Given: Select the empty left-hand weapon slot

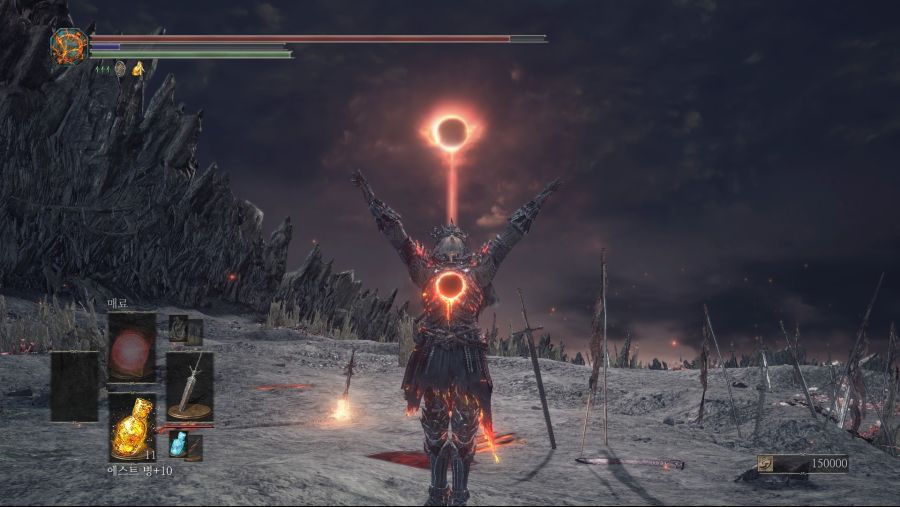Looking at the screenshot, I should point(75,386).
